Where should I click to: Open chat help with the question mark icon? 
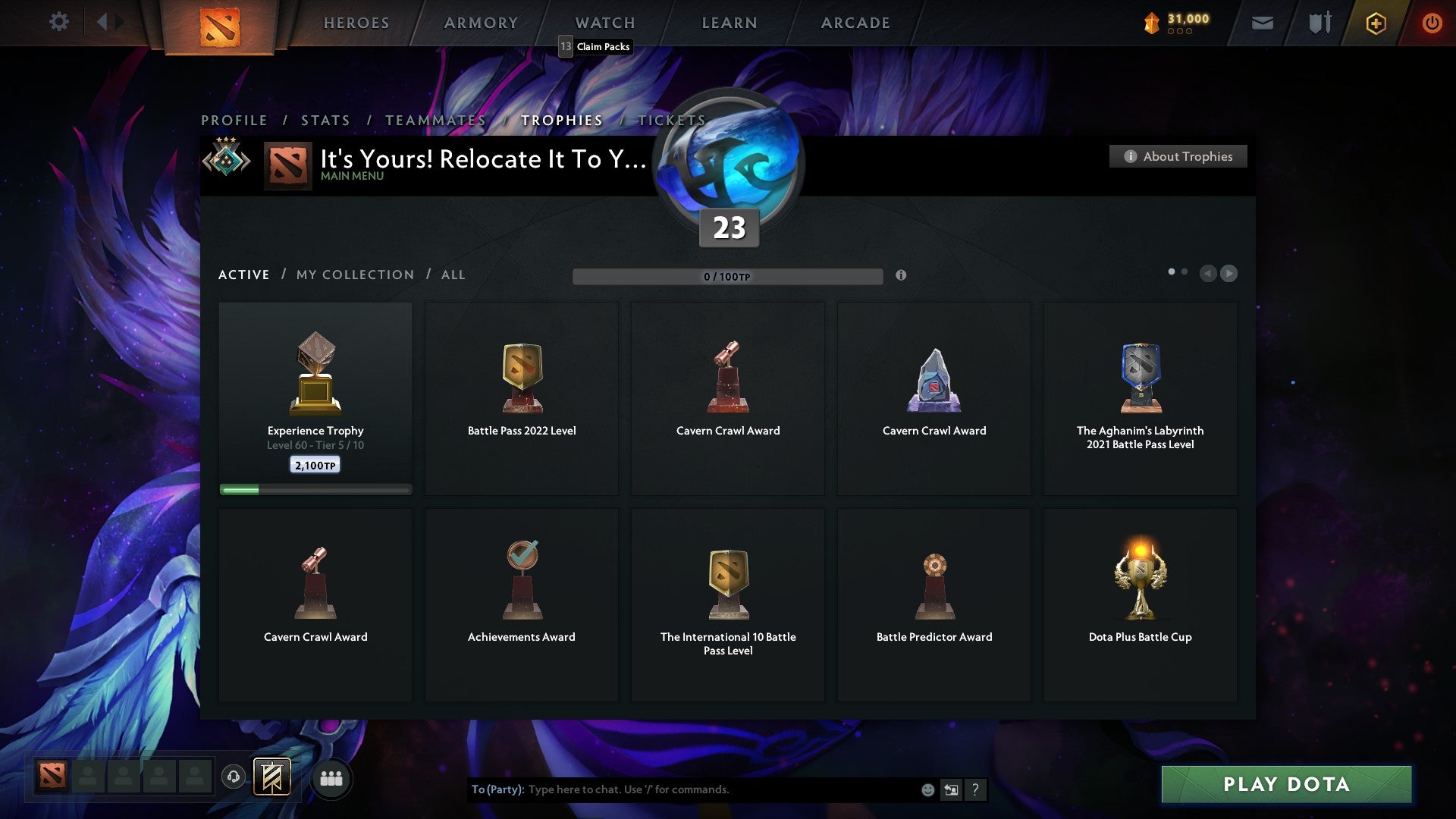click(x=975, y=789)
